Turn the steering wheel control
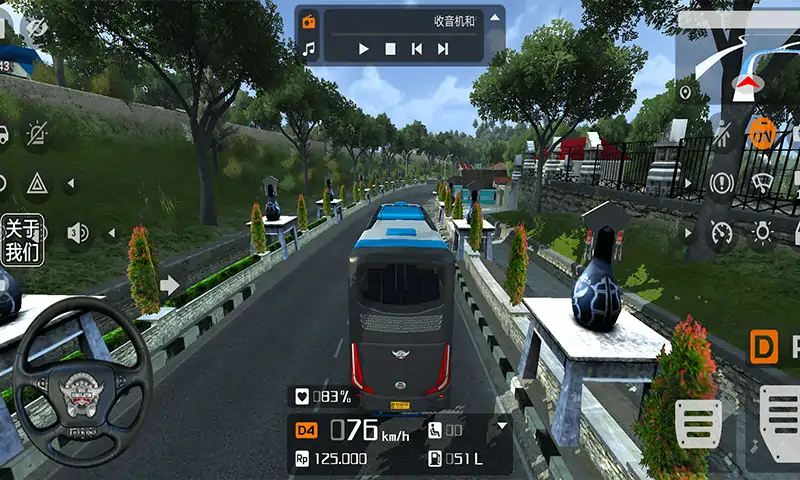Viewport: 800px width, 480px height. point(82,381)
